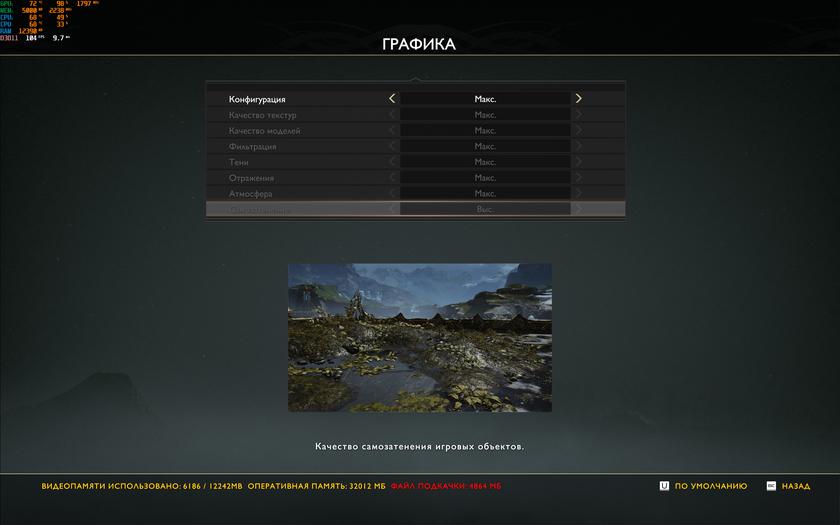Click right arrow of Конфигурация preset

tap(578, 99)
